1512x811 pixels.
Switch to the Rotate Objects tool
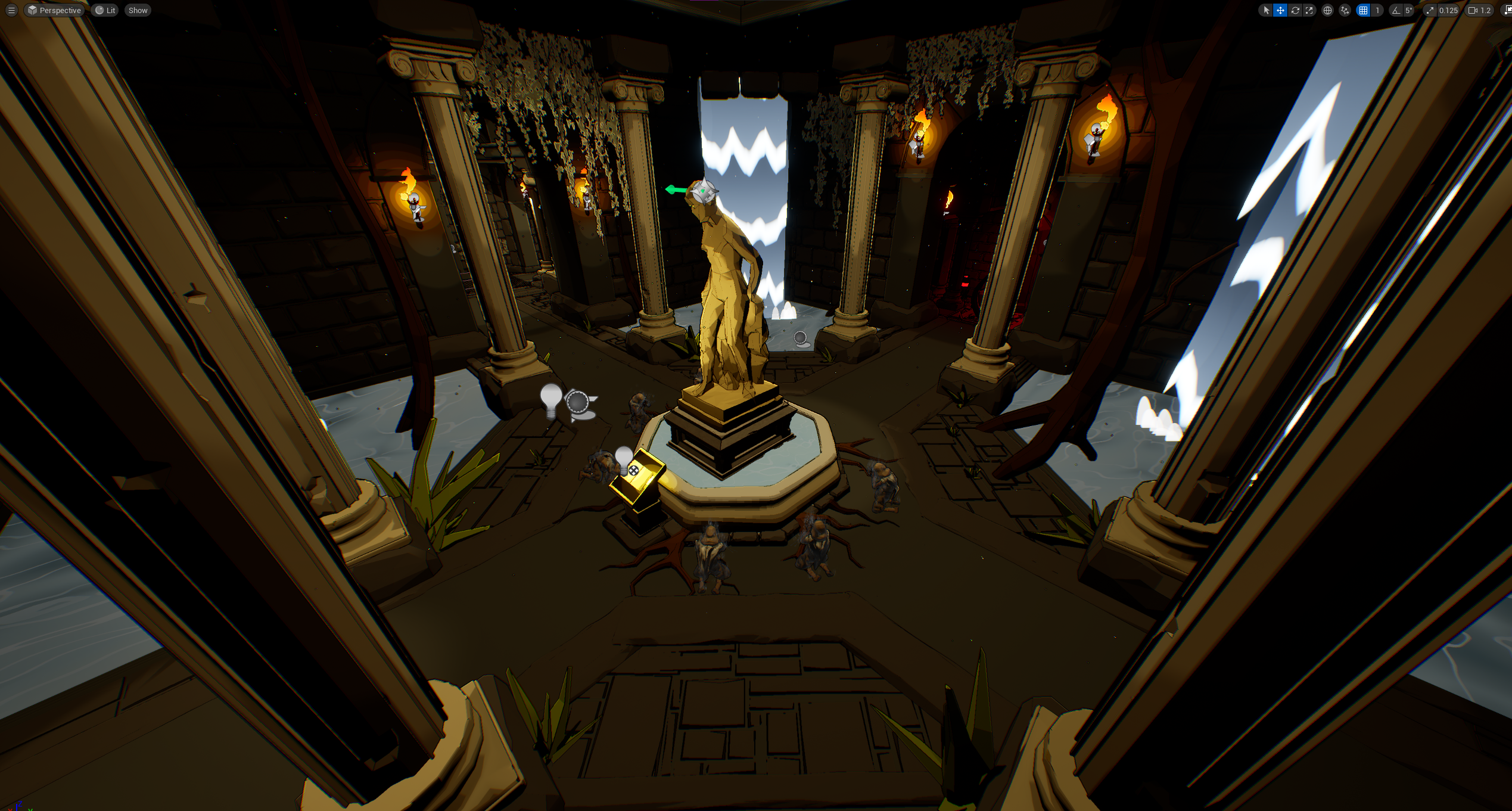pos(1295,10)
